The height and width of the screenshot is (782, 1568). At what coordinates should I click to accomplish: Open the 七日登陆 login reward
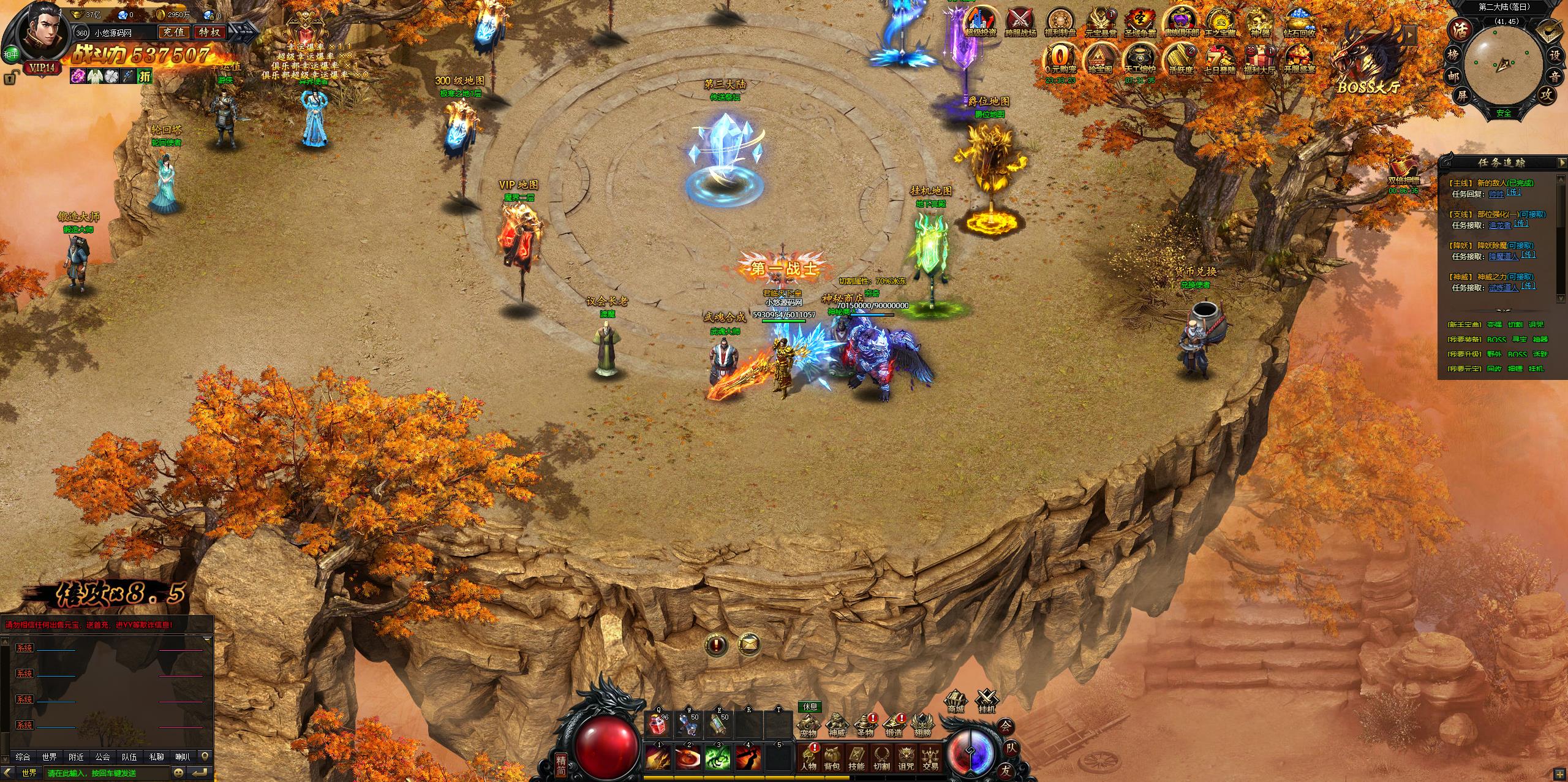[1219, 60]
